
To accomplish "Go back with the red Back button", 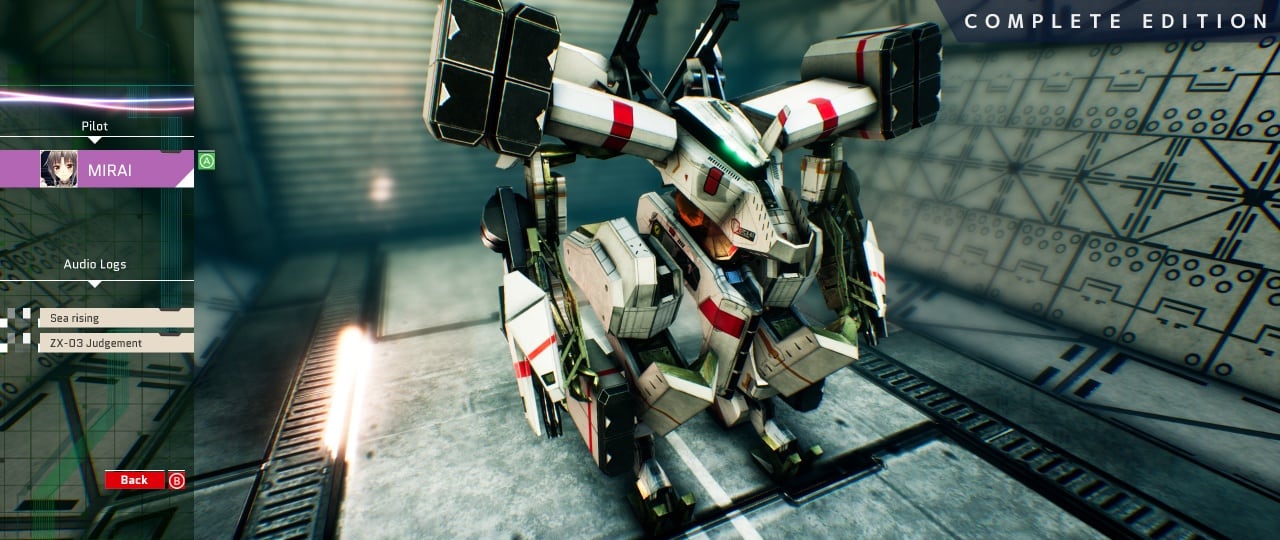I will 135,480.
